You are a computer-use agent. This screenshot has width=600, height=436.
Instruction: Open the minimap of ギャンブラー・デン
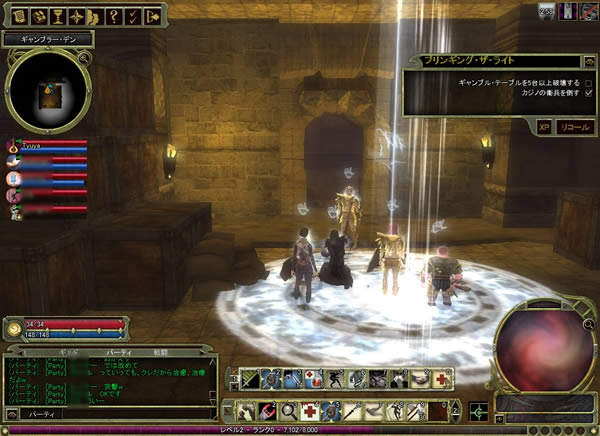click(x=47, y=92)
